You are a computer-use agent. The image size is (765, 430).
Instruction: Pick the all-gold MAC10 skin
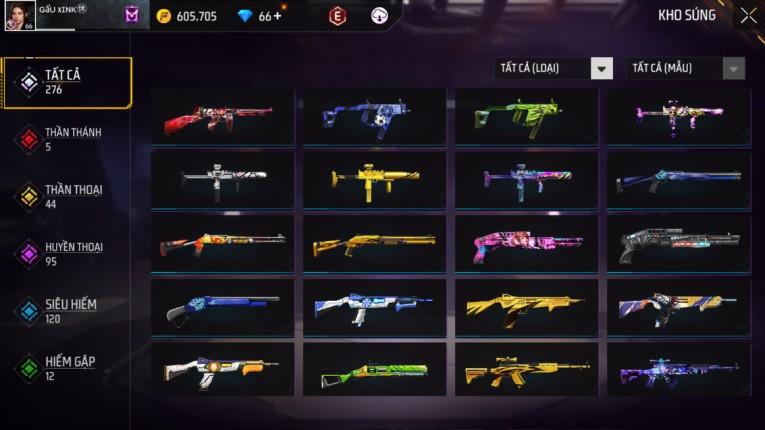point(374,180)
